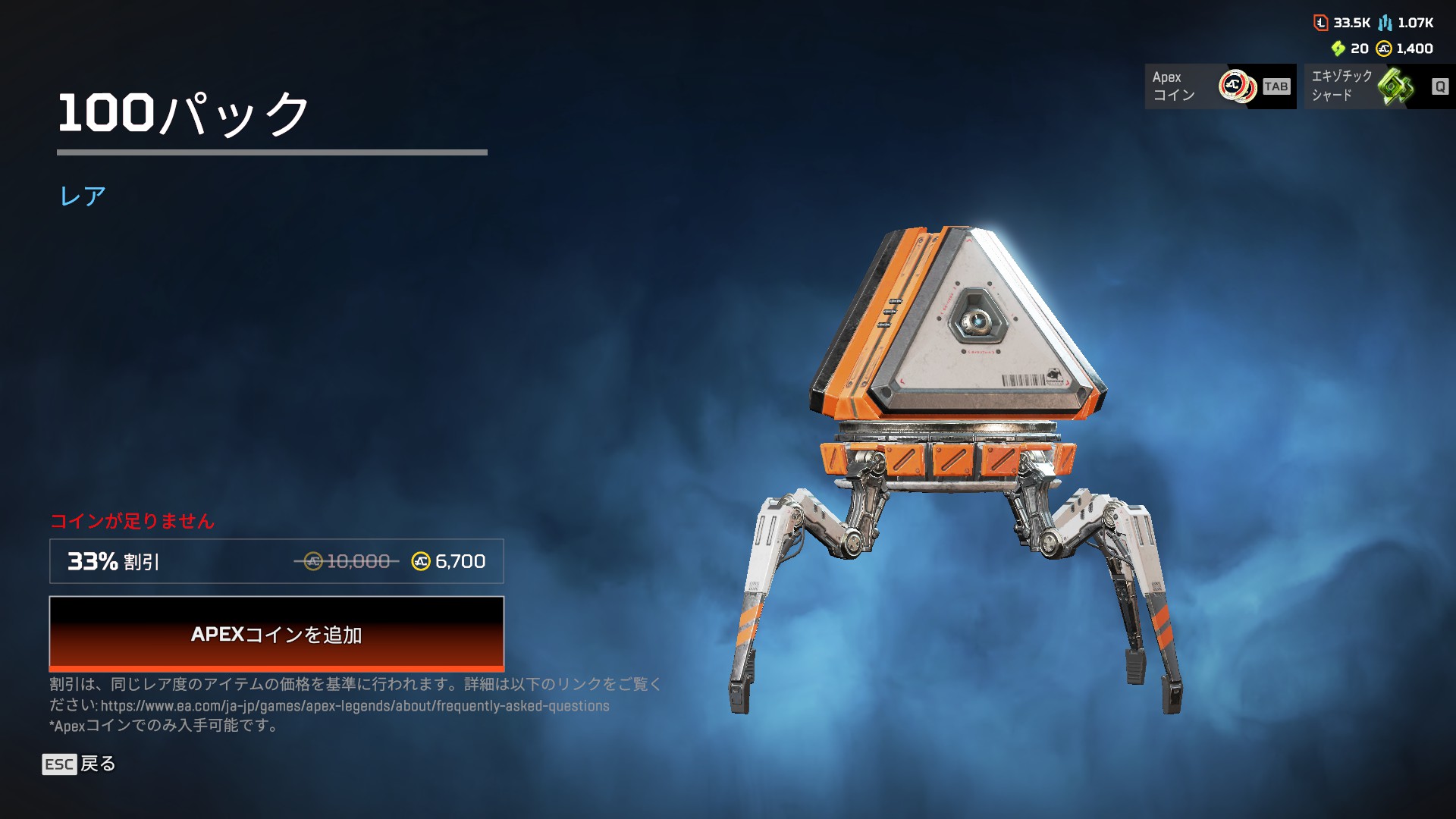Image resolution: width=1456 pixels, height=819 pixels.
Task: Click the blue Legend Tokens currency icon
Action: click(1385, 24)
